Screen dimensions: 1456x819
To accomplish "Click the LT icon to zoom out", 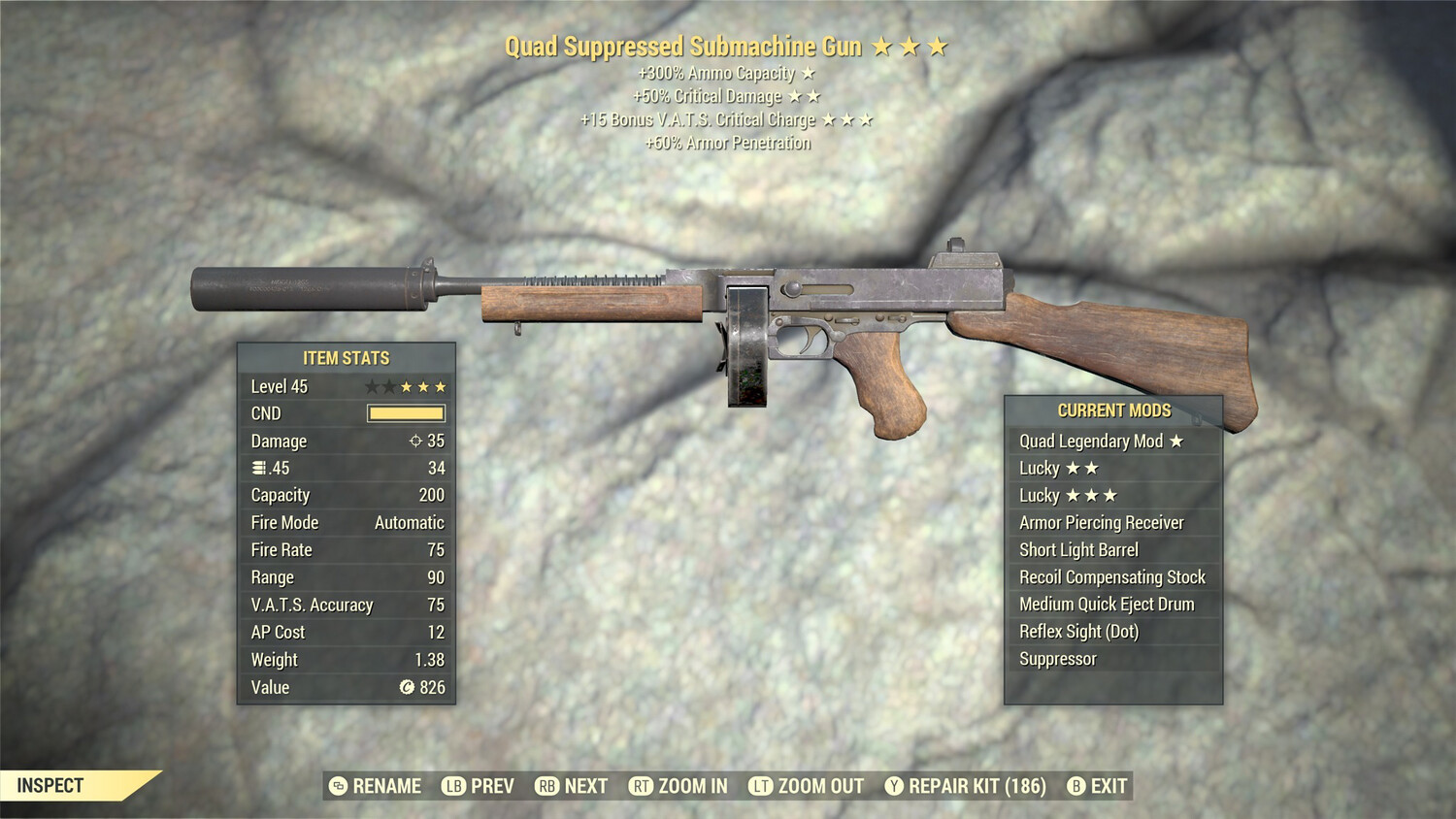I will 762,786.
